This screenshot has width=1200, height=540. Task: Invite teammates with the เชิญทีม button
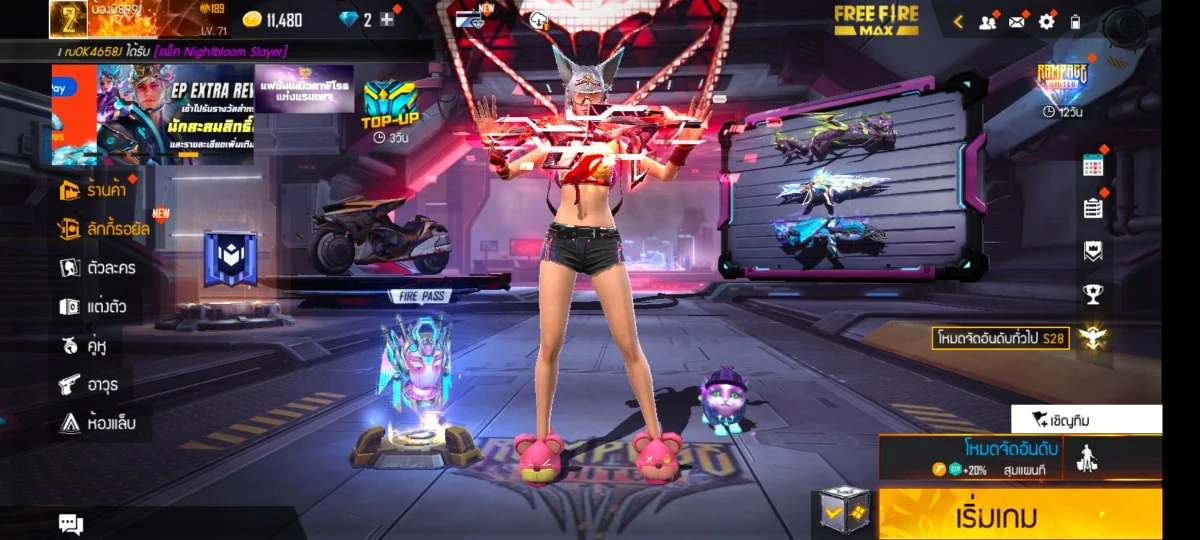[x=1086, y=419]
